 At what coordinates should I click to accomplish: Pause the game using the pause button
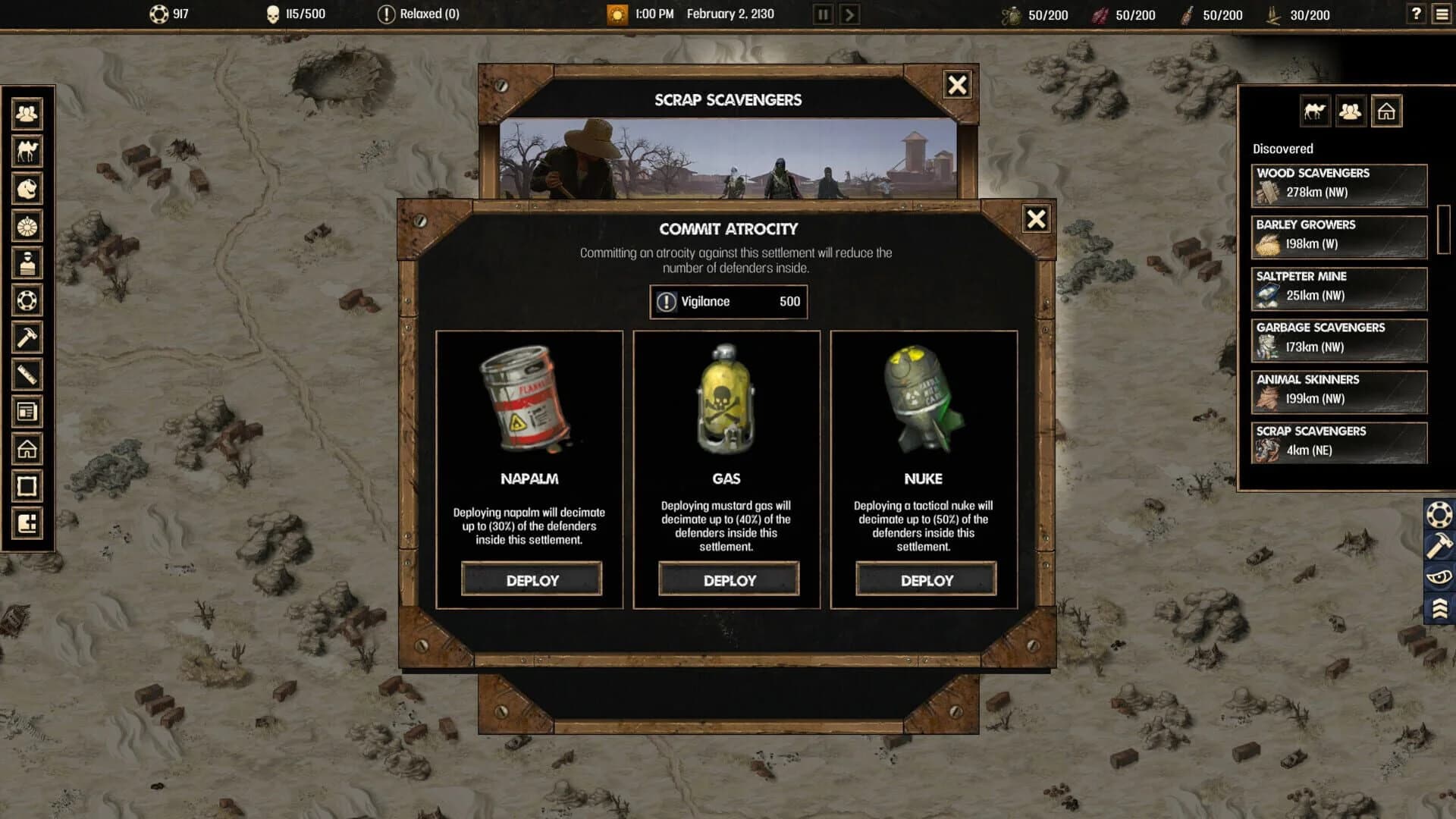821,13
